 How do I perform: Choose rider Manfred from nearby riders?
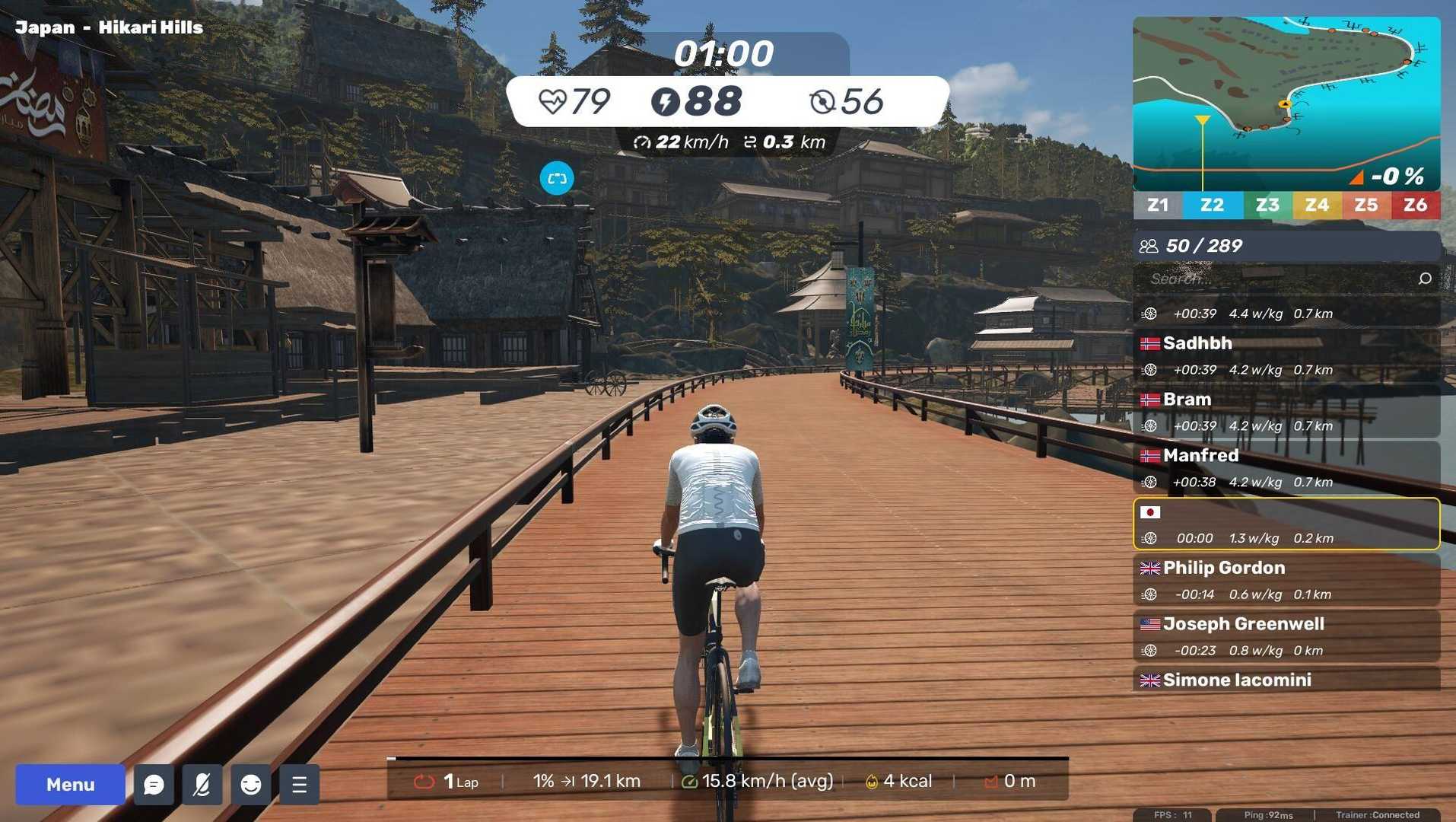1286,468
